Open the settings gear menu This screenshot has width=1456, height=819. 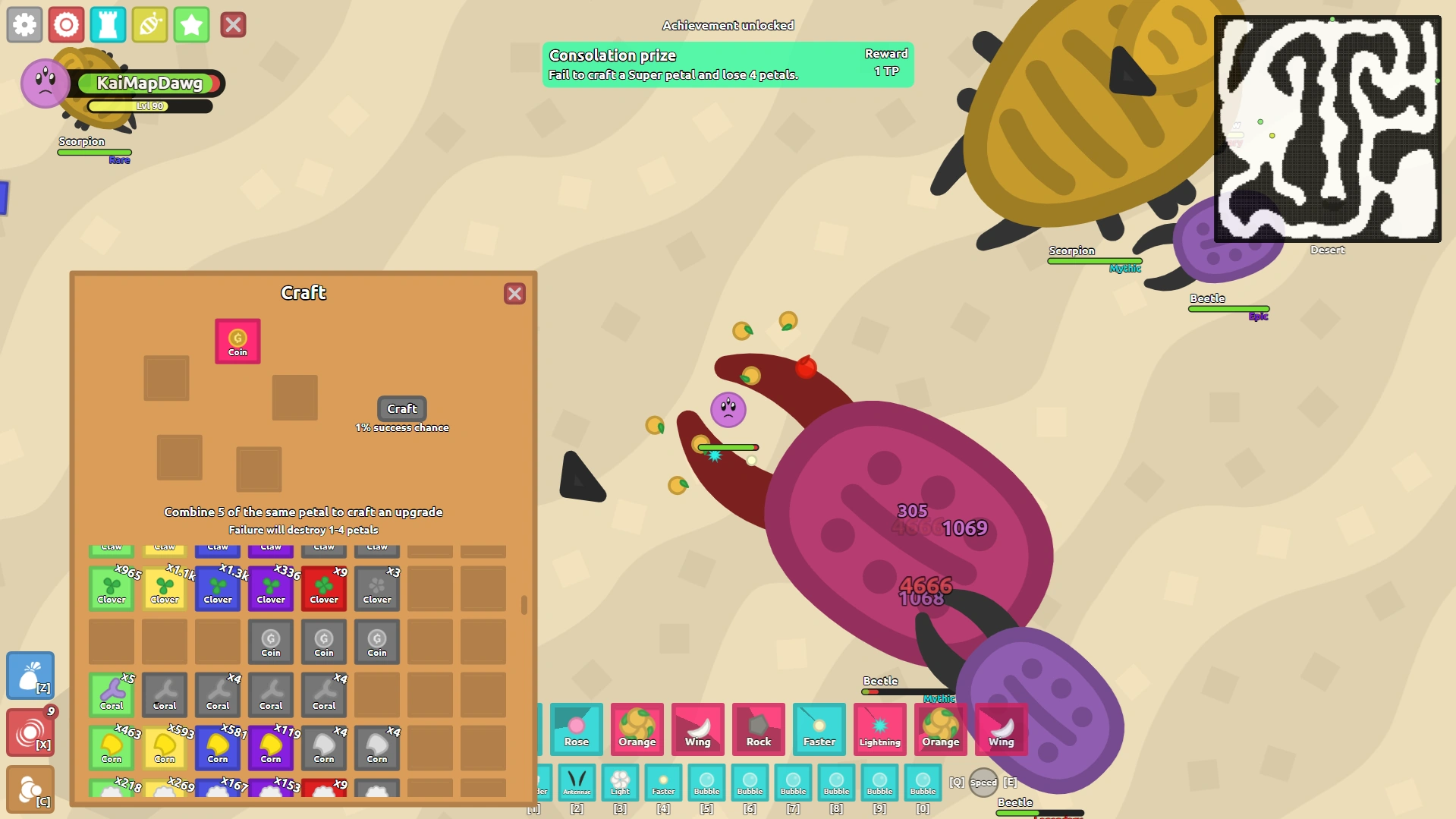24,24
